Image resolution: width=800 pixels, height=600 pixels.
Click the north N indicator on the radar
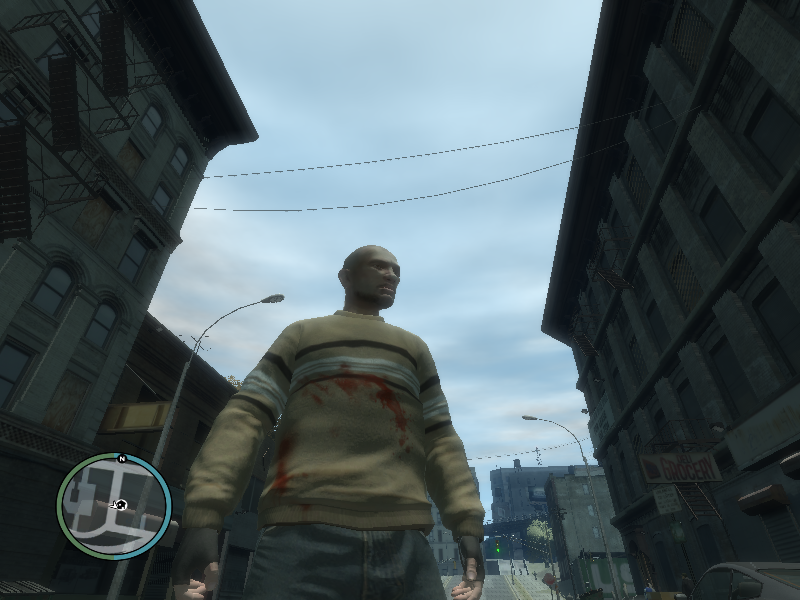(121, 458)
